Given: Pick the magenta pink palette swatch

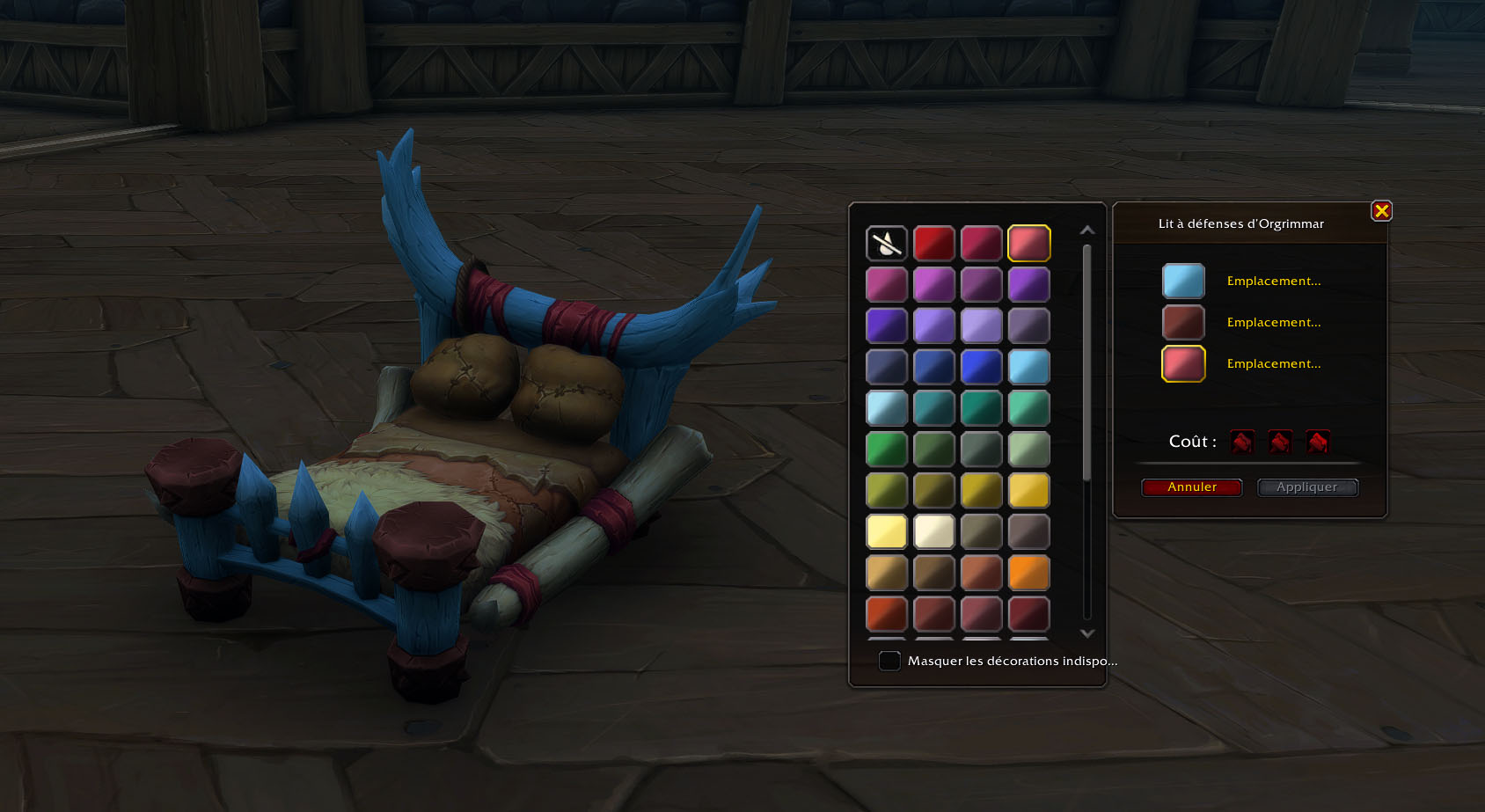Looking at the screenshot, I should pos(887,285).
